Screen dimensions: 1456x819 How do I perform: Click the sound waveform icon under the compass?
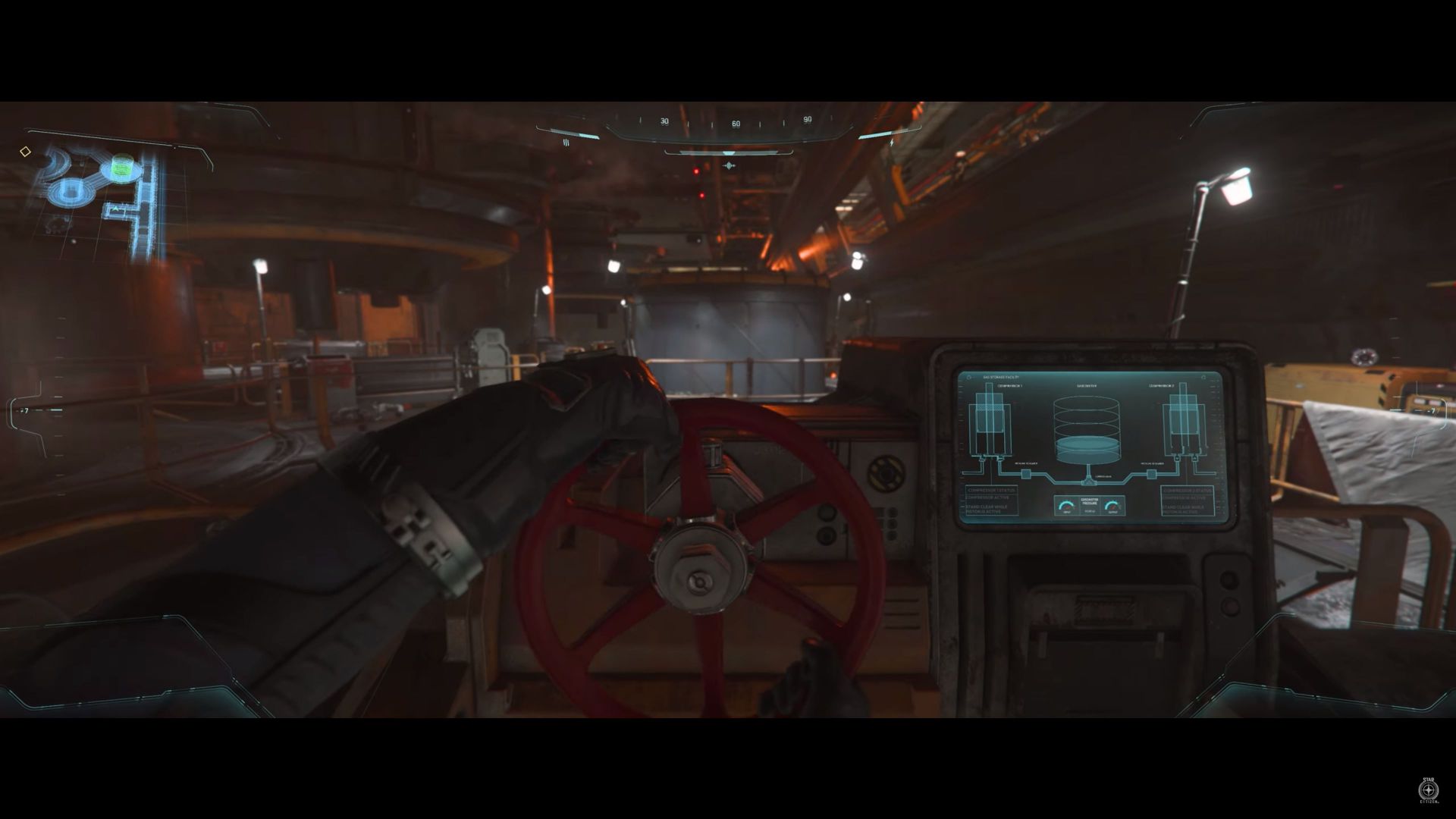[730, 165]
